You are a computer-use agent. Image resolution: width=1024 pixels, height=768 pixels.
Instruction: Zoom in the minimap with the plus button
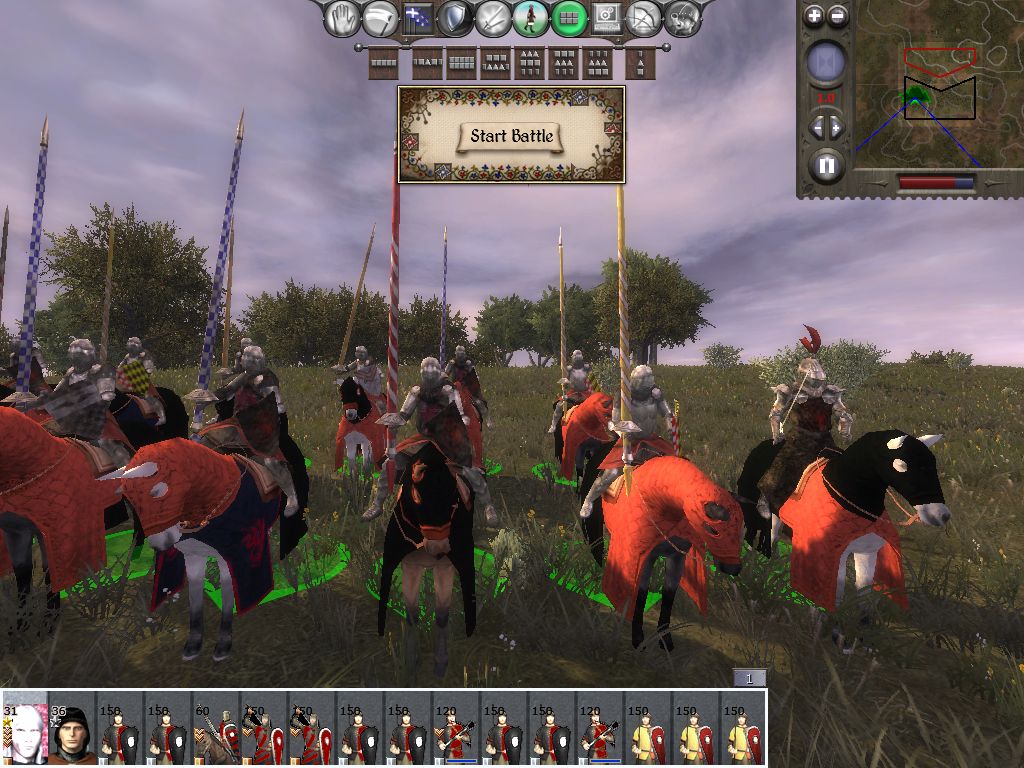tap(815, 16)
